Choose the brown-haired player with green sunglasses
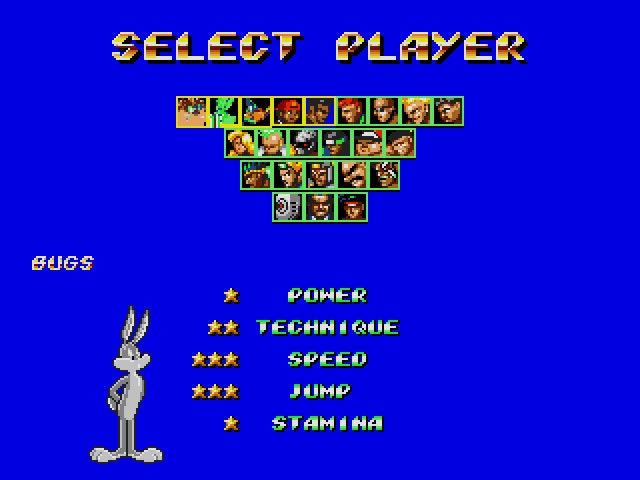640x480 pixels. pyautogui.click(x=191, y=111)
